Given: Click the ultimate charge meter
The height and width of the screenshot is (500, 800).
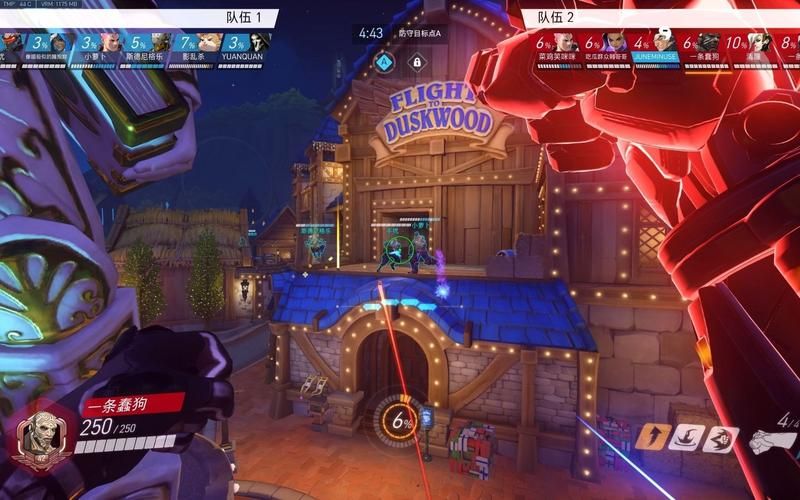Looking at the screenshot, I should pos(401,421).
